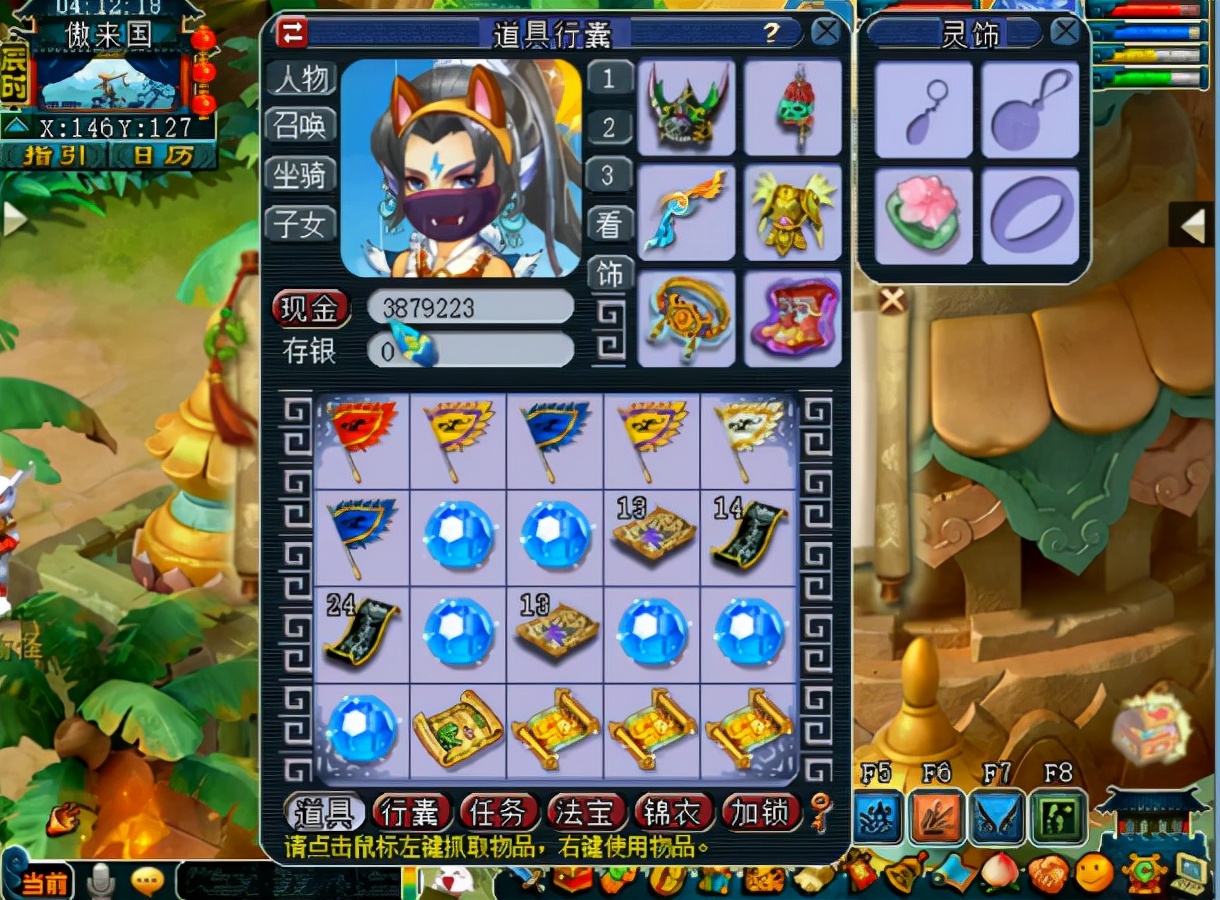Click the 加锁 lock button
The width and height of the screenshot is (1220, 900).
click(761, 813)
